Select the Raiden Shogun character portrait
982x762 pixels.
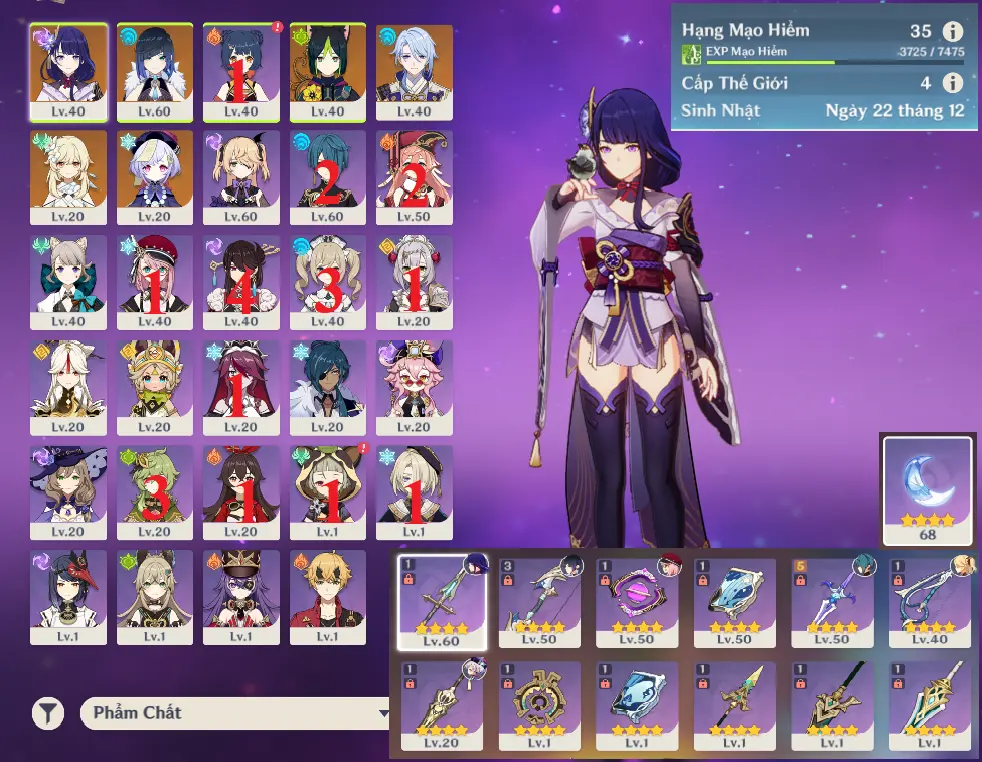click(69, 72)
